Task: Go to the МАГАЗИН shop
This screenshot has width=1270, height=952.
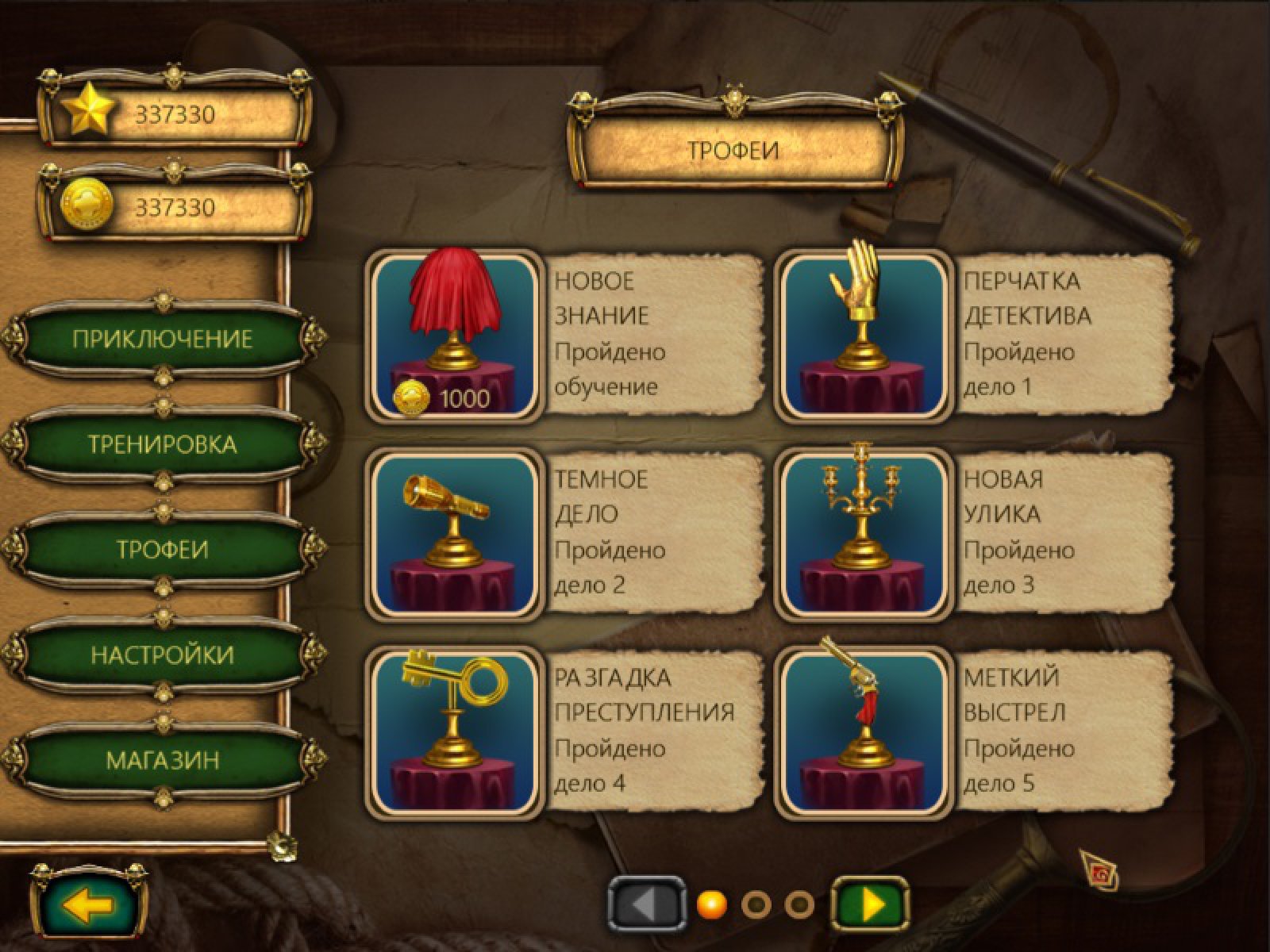Action: point(162,760)
